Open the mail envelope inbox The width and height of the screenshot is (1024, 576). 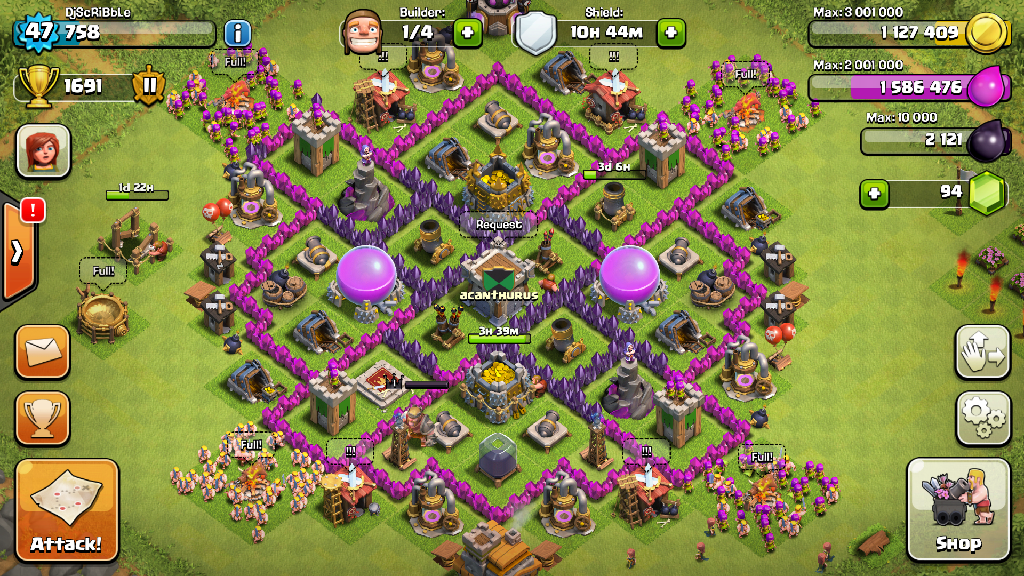coord(42,351)
